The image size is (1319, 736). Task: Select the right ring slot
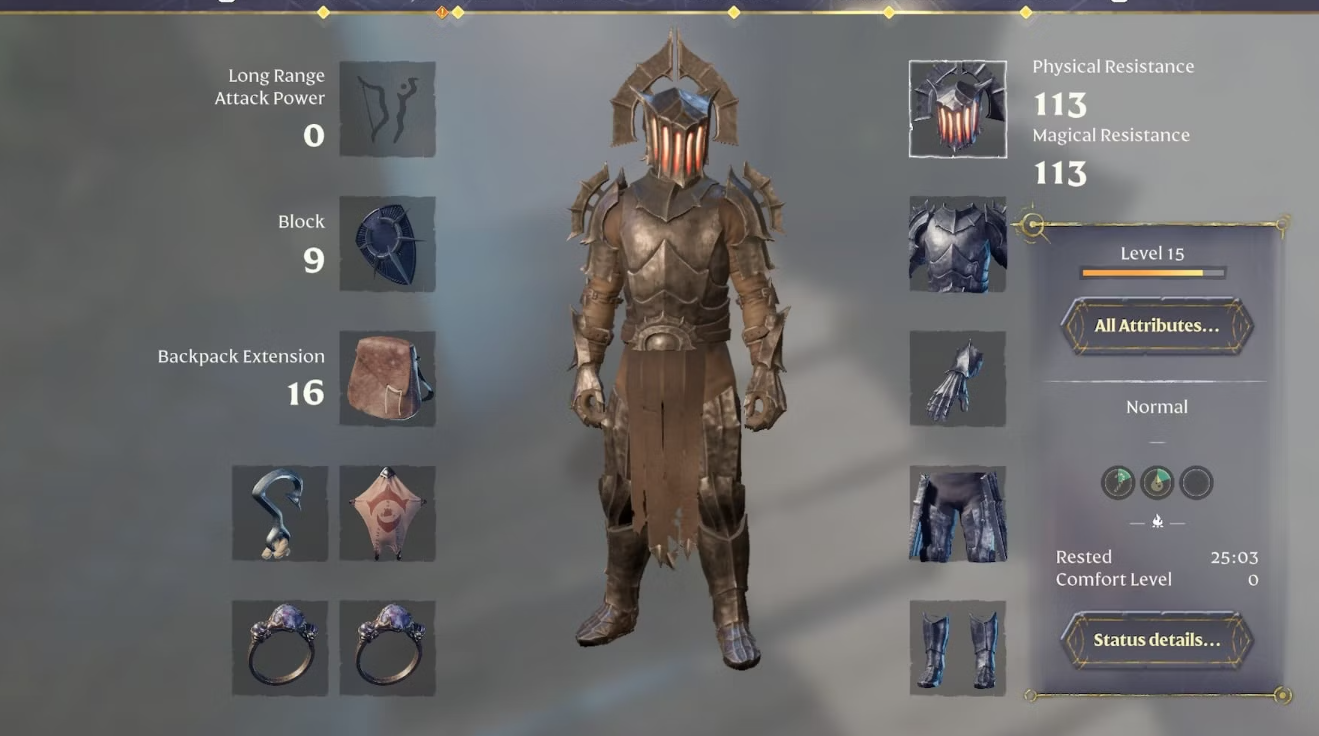(x=387, y=645)
